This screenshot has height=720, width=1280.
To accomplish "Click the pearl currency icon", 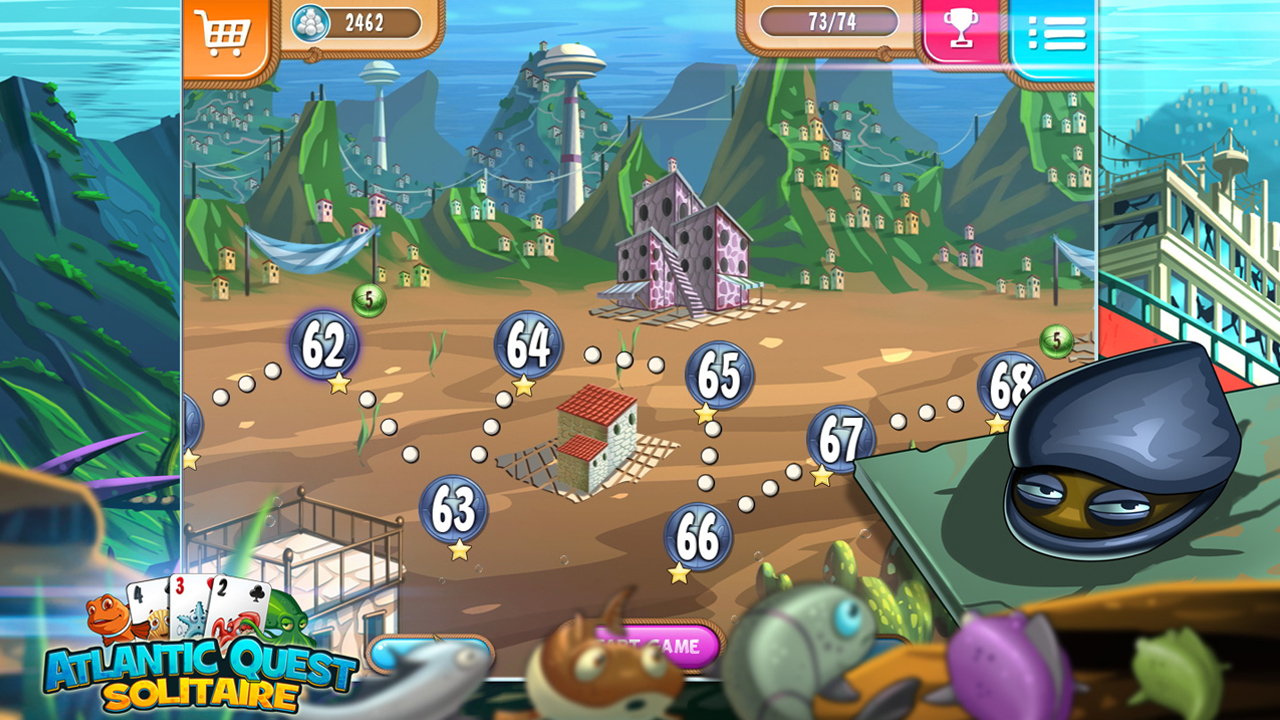I will tap(313, 23).
